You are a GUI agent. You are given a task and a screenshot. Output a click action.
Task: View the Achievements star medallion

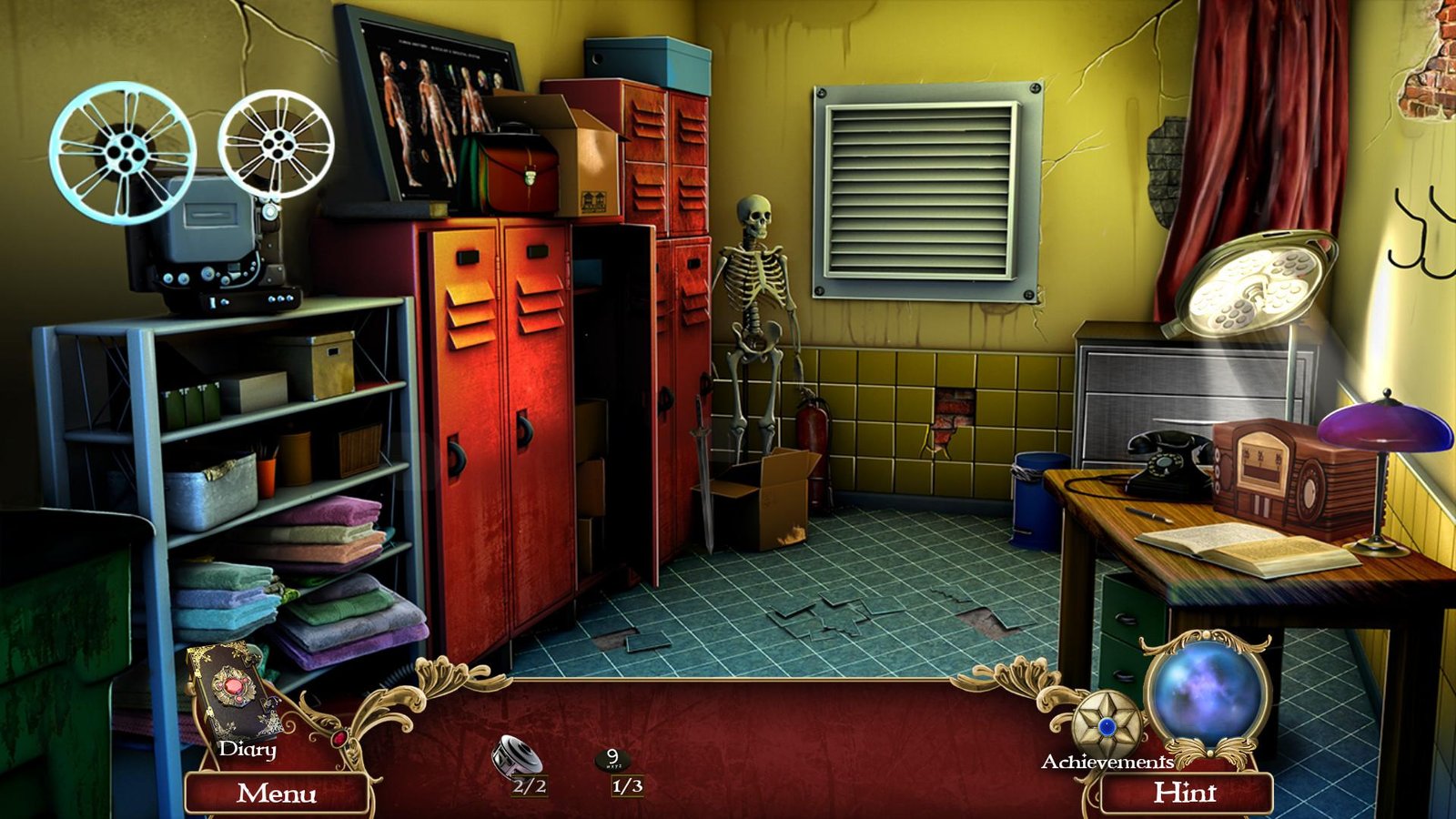tap(1107, 725)
